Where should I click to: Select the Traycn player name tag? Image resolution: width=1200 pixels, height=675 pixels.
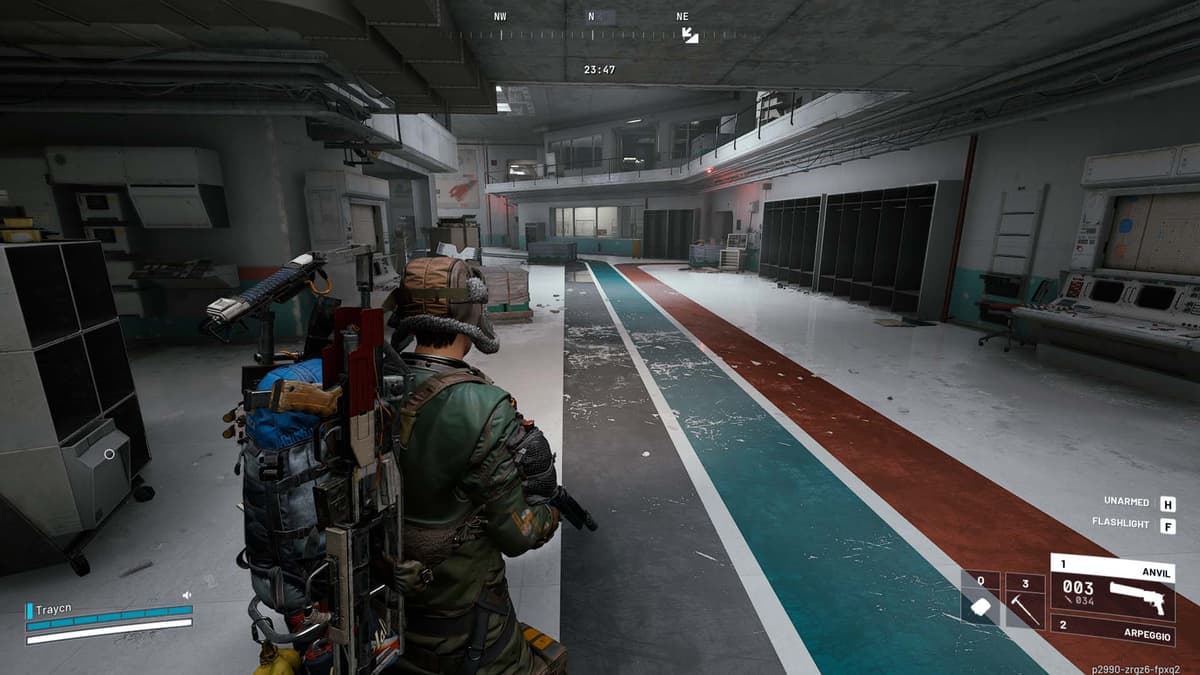tap(55, 608)
